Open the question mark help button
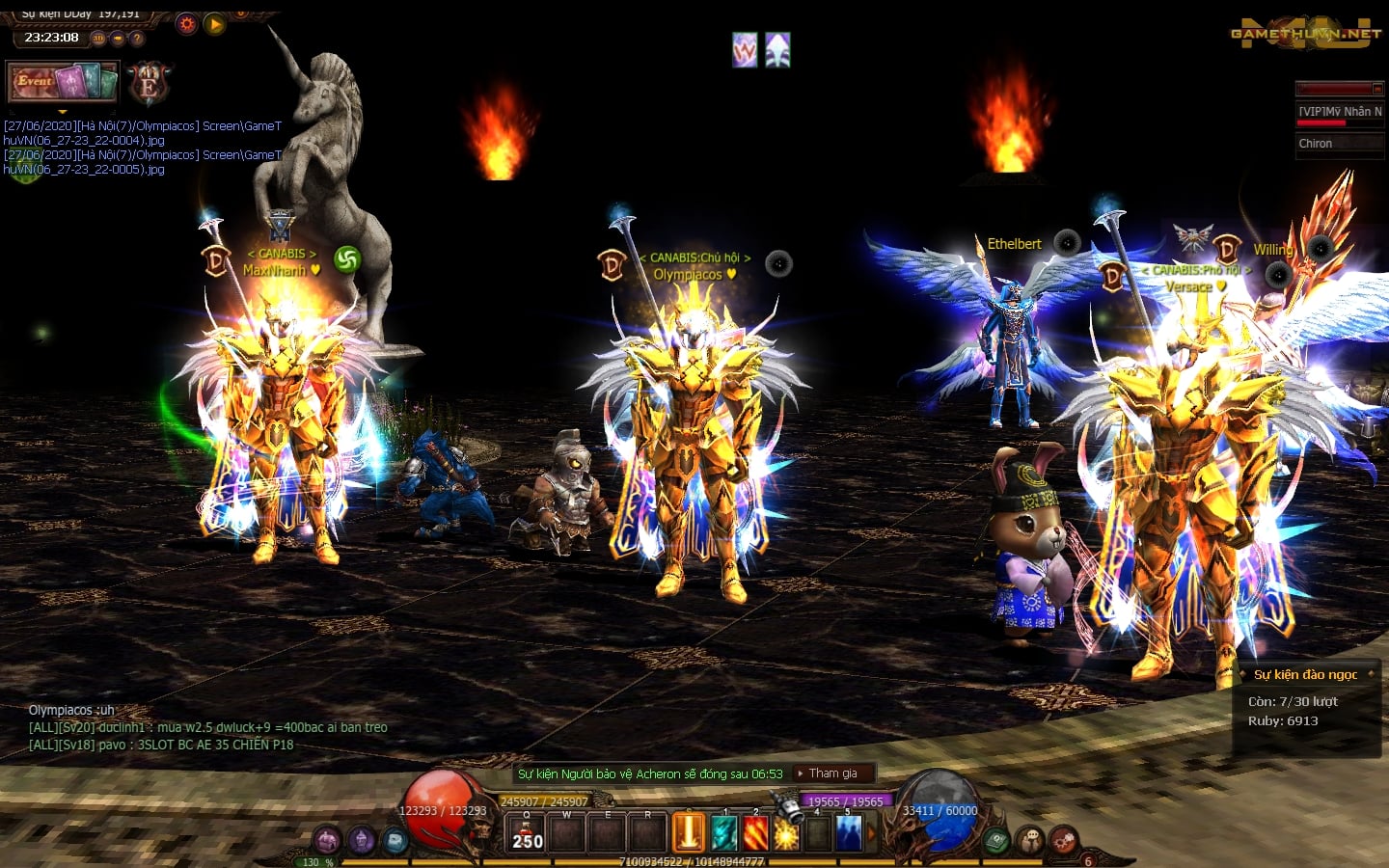Image resolution: width=1389 pixels, height=868 pixels. [137, 39]
